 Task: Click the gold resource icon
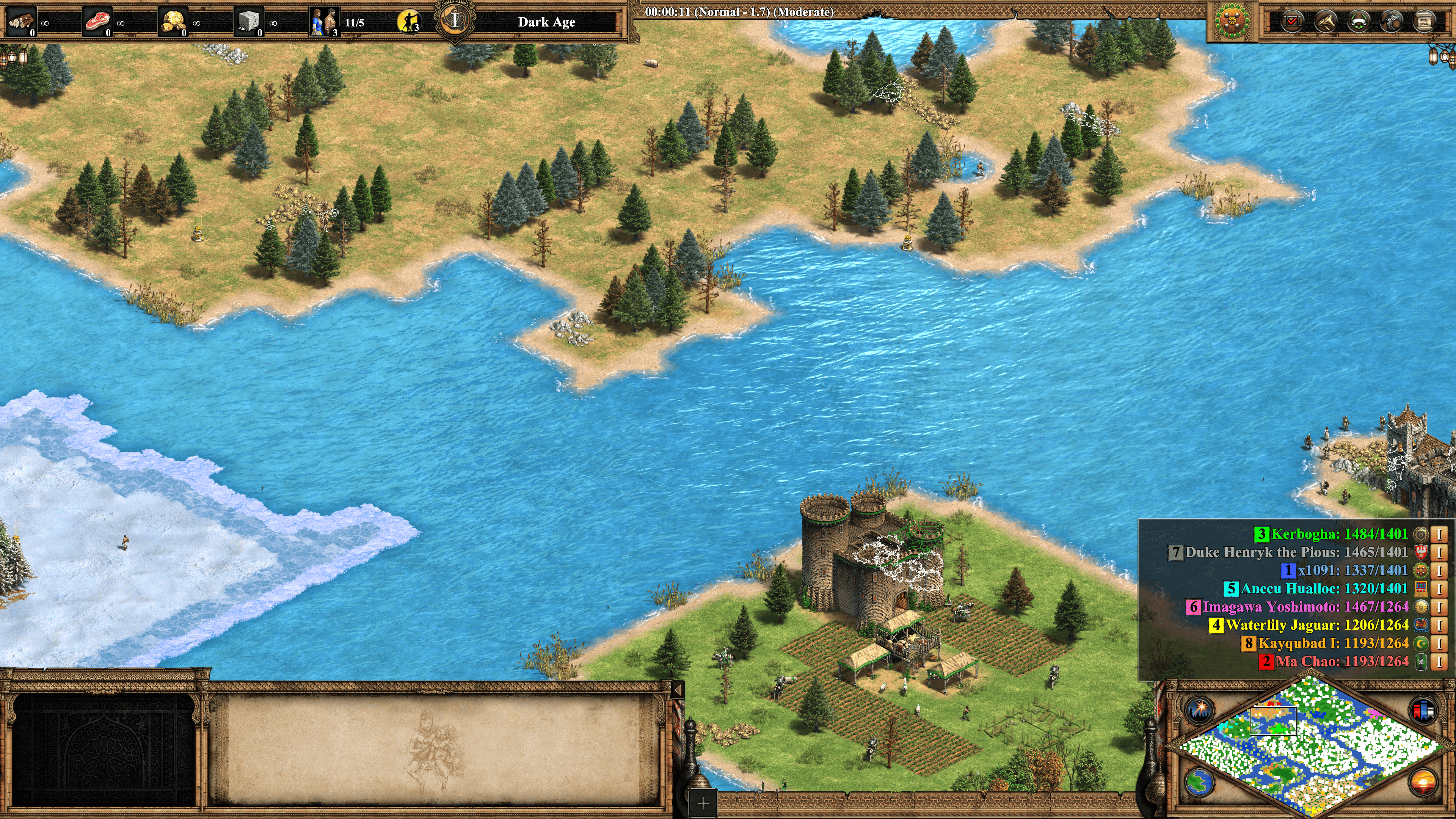pos(173,22)
